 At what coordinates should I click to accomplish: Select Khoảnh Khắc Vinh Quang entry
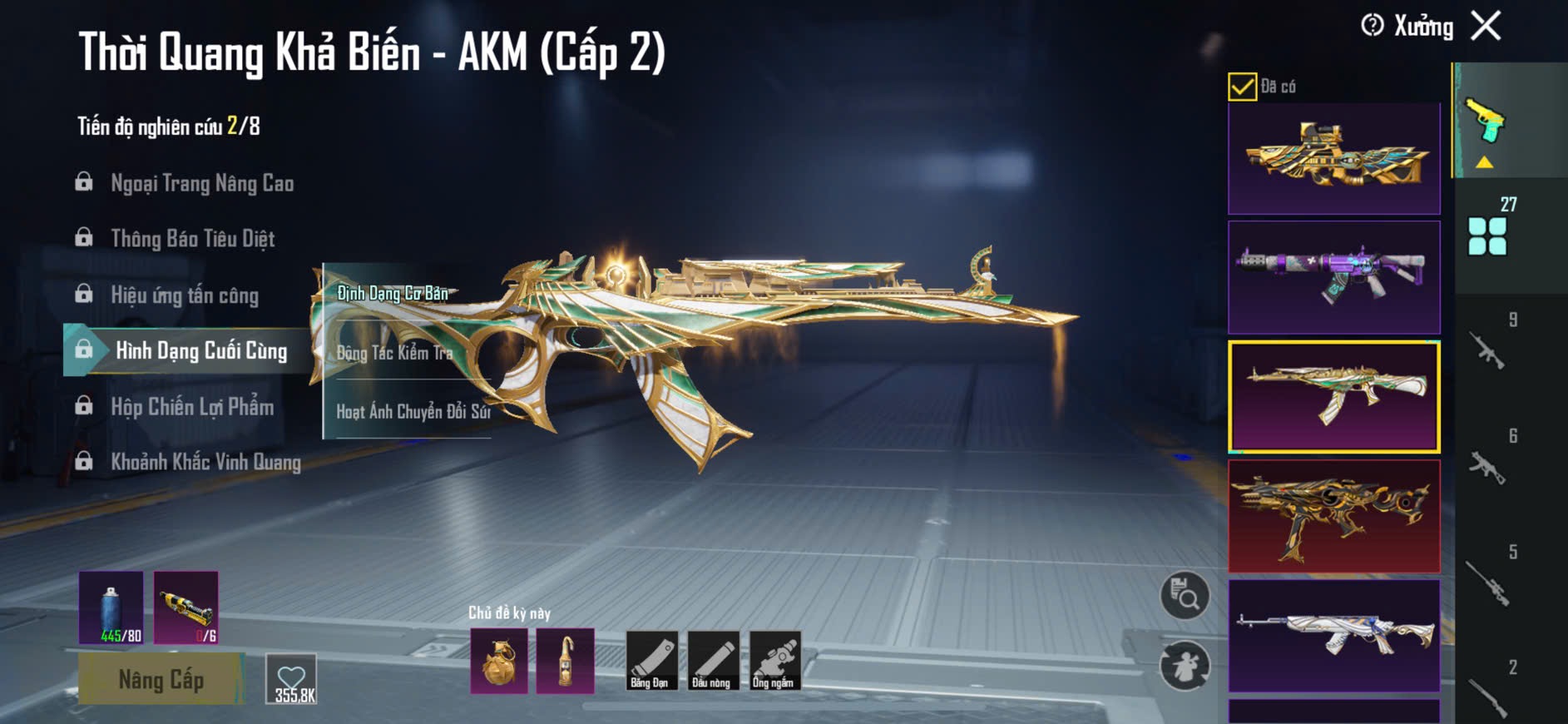click(205, 462)
